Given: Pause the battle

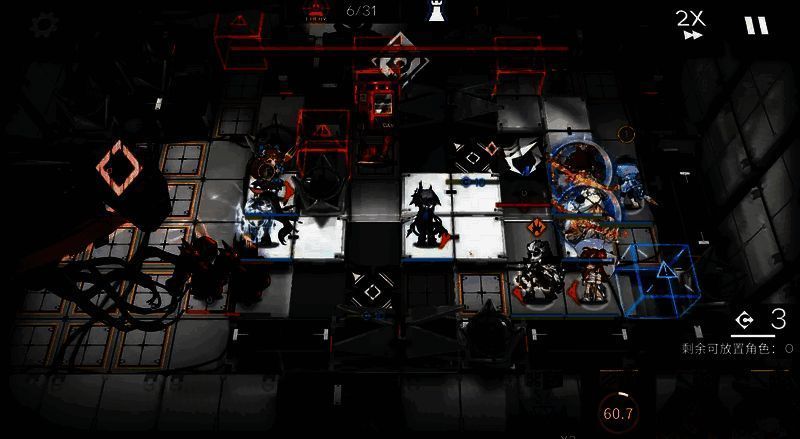Looking at the screenshot, I should pos(756,26).
